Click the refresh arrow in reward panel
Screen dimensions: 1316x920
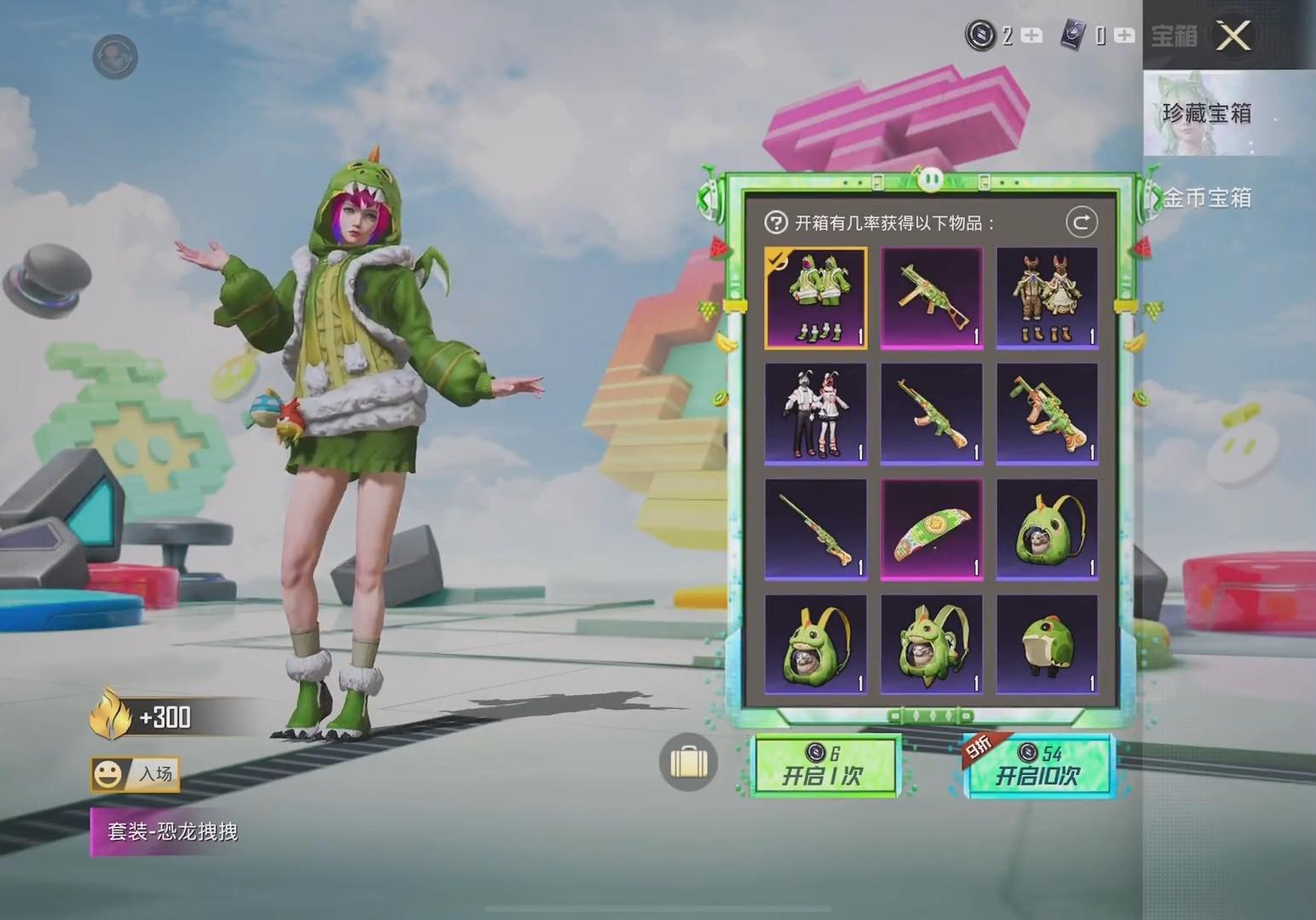1081,223
